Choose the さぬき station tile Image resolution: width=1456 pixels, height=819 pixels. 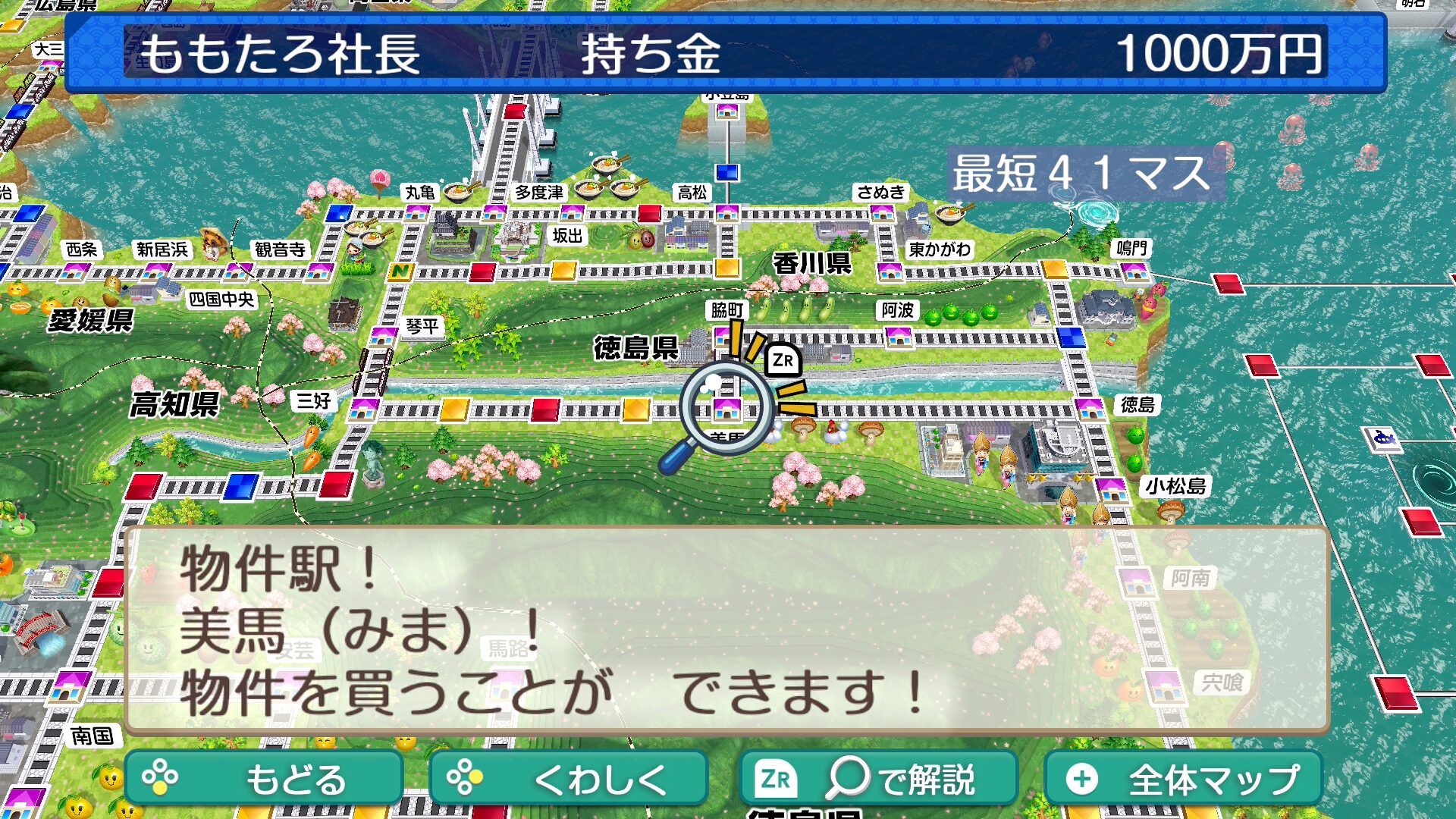[x=882, y=212]
